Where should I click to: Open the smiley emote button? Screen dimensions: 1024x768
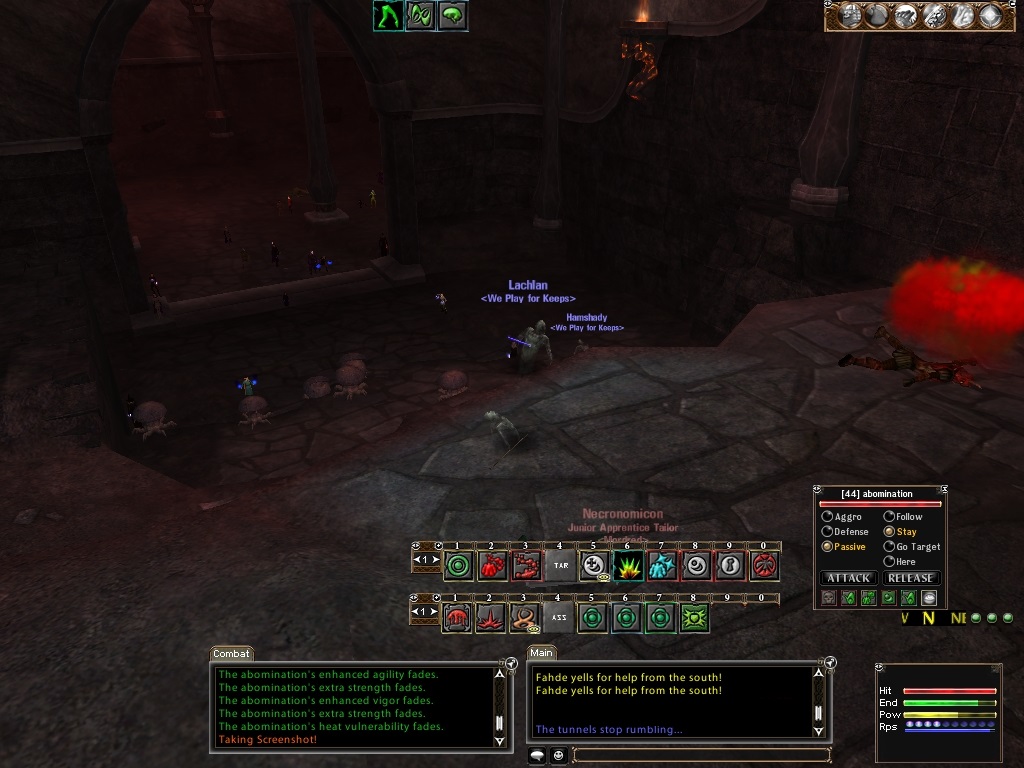coord(559,755)
